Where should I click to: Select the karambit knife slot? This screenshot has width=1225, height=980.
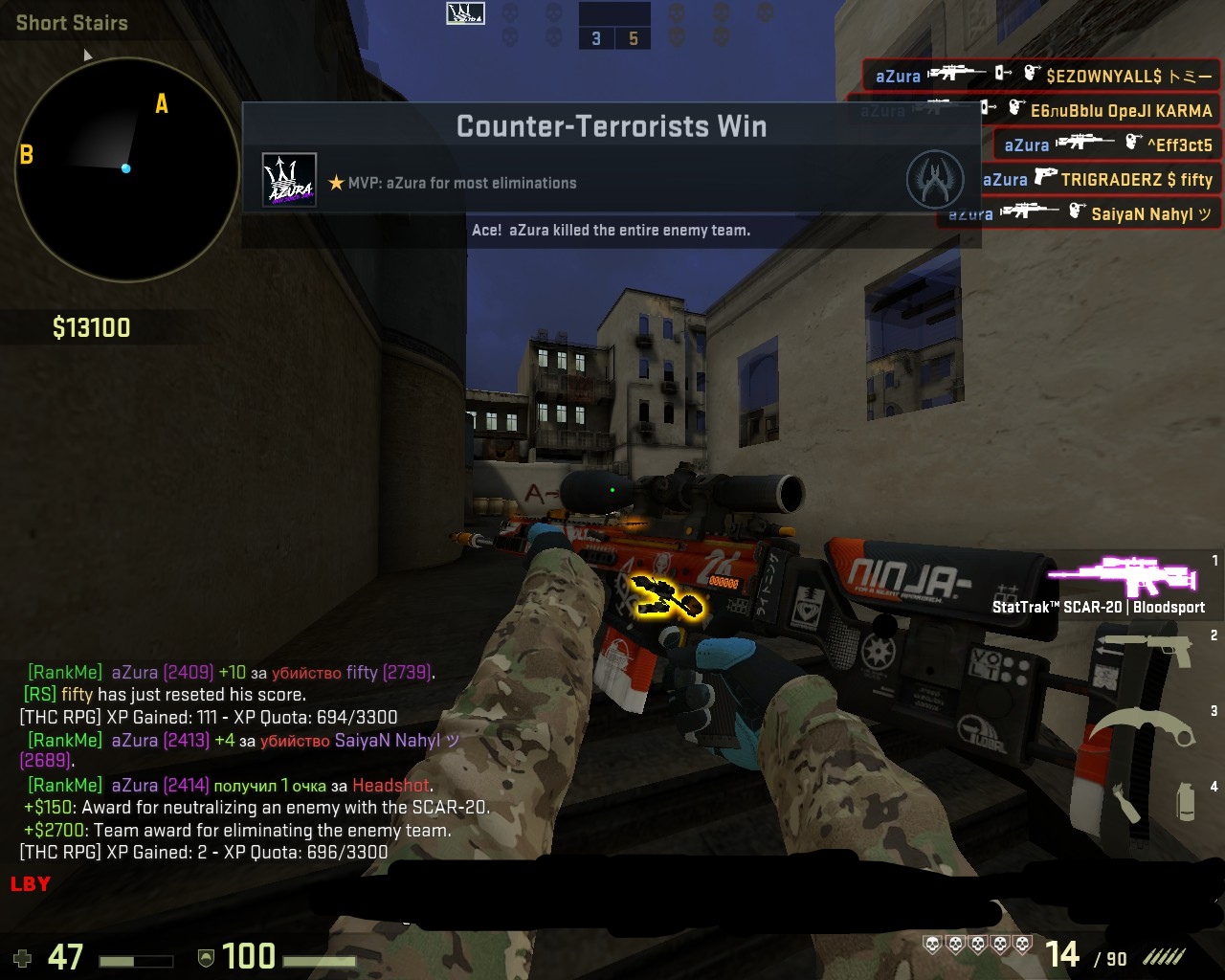coord(1145,725)
